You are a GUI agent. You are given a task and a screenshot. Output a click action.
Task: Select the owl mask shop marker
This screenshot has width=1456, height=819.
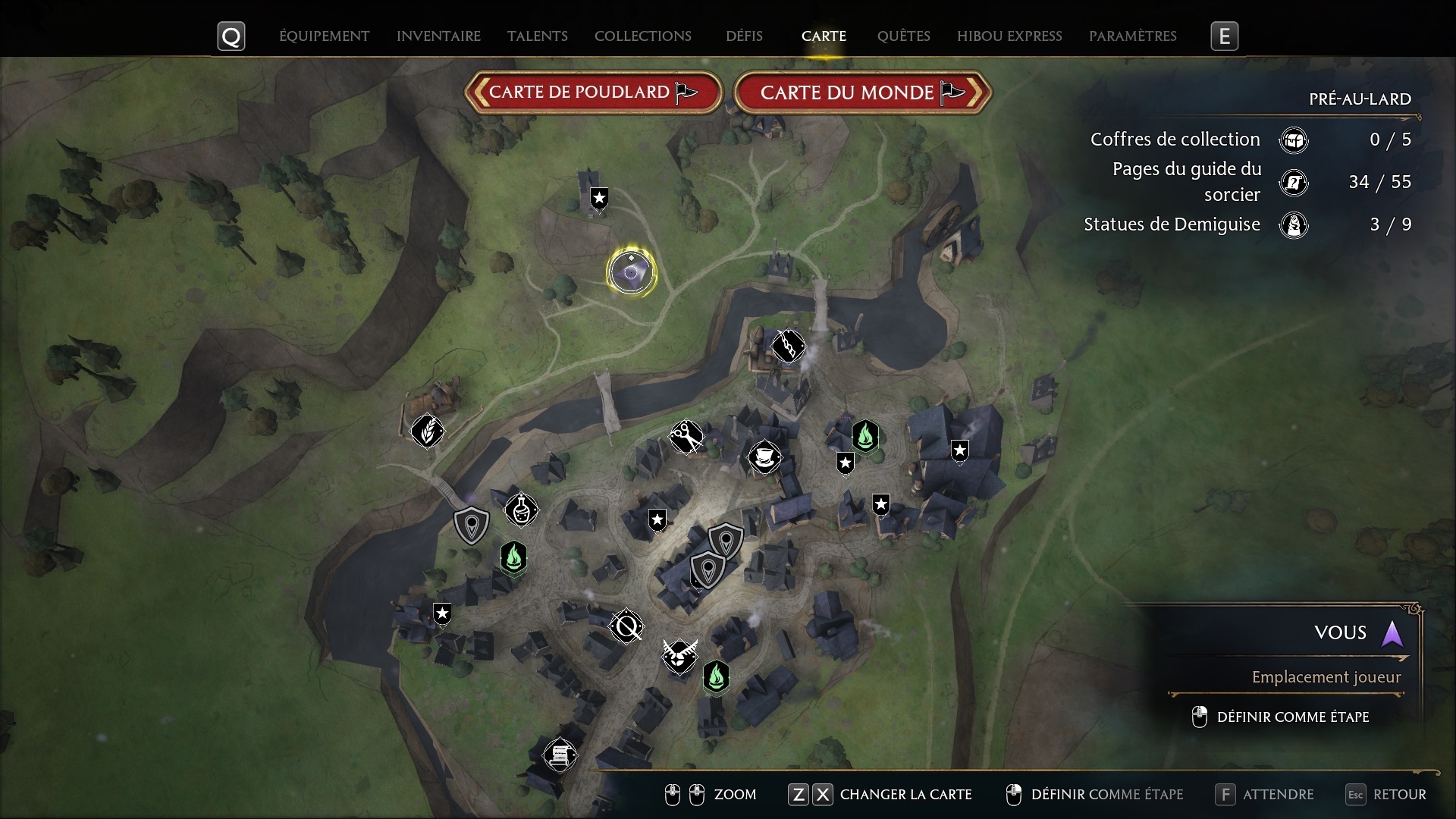[679, 656]
